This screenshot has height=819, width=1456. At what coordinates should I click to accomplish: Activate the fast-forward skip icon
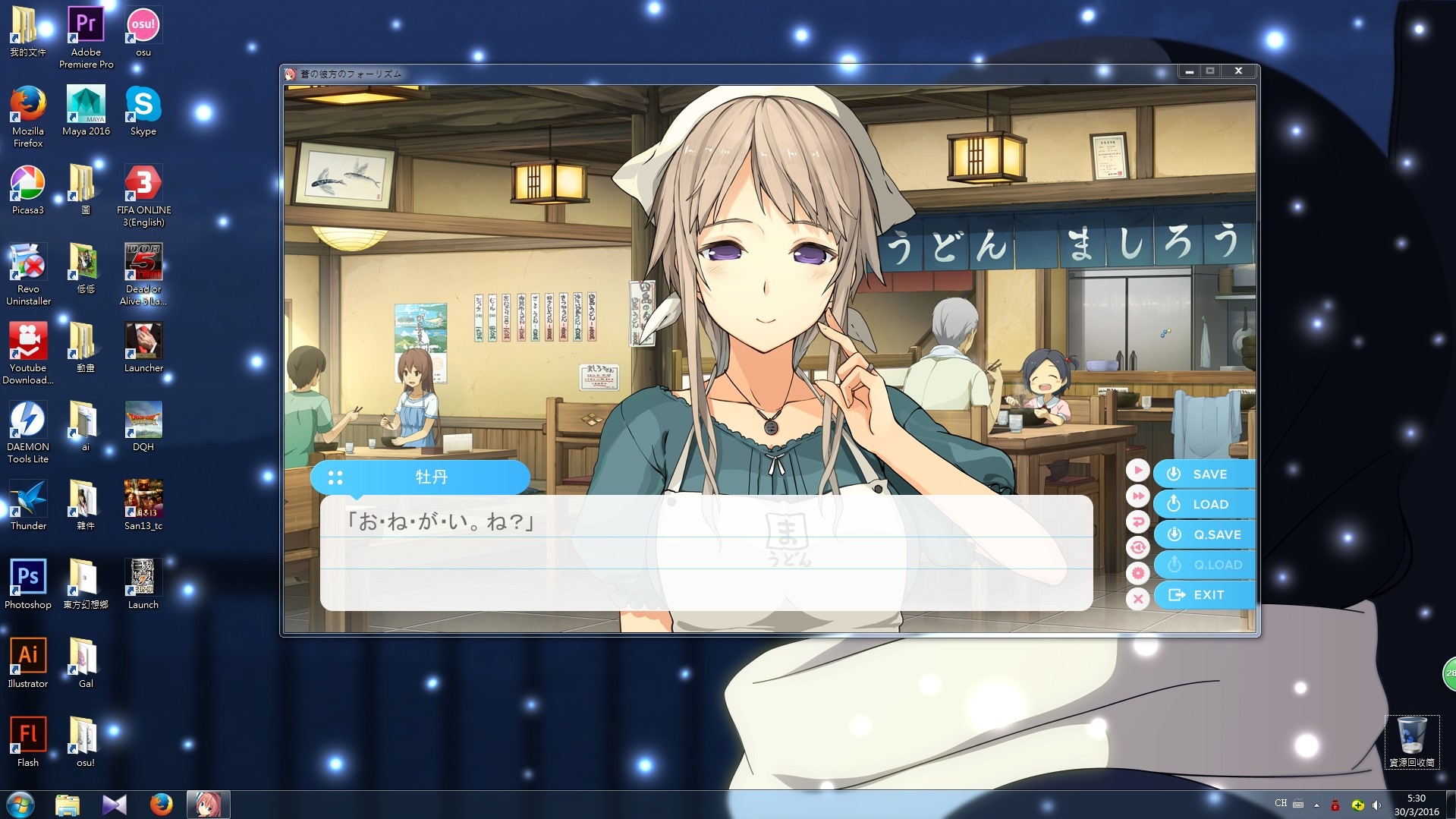pos(1137,496)
